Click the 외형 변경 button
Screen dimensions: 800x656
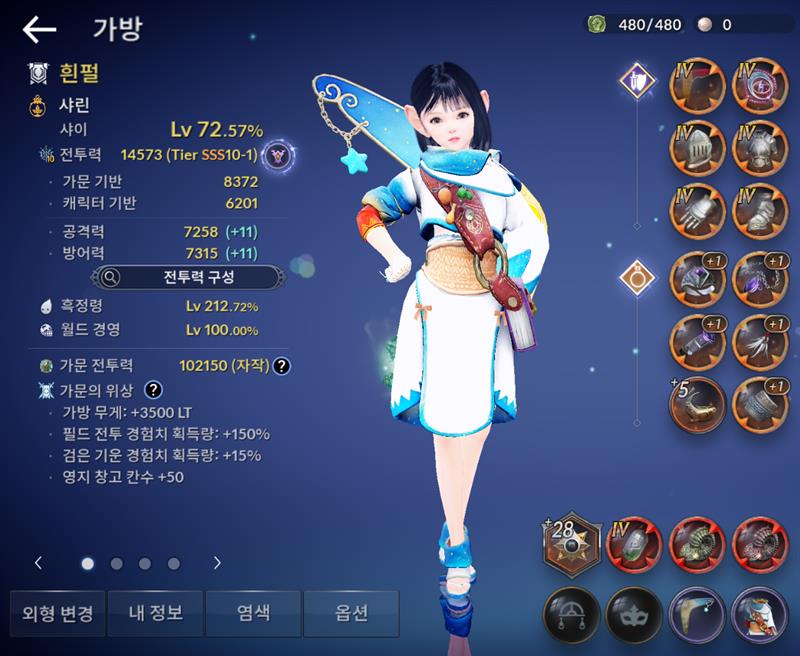coord(57,613)
